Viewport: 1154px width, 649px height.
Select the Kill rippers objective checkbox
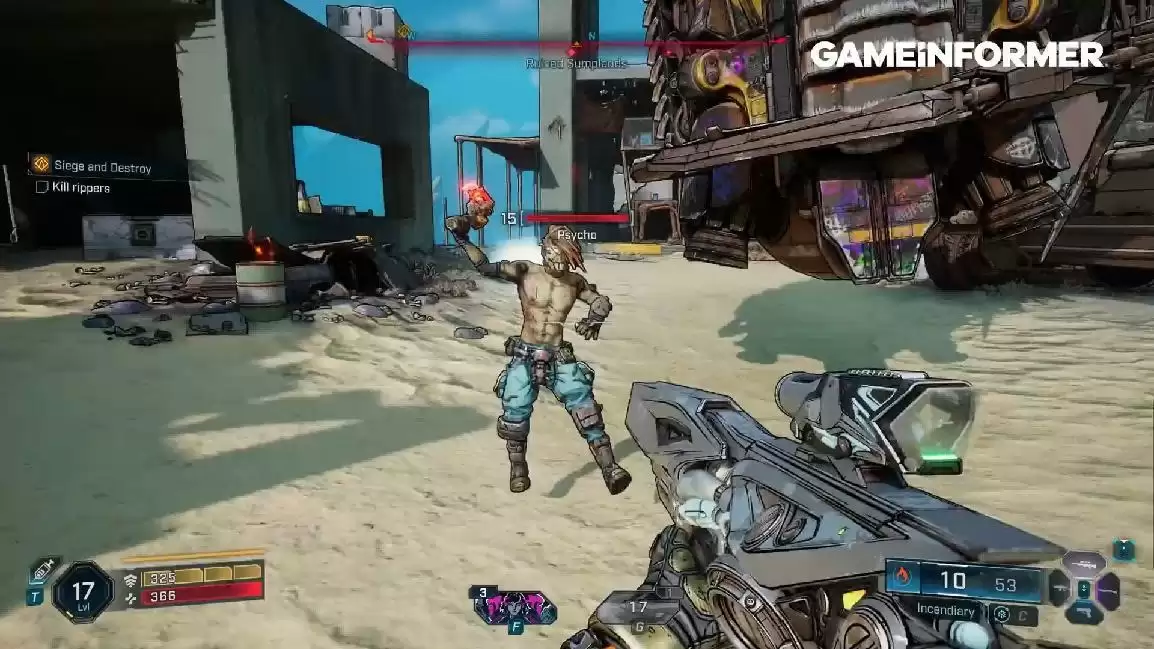(x=42, y=187)
